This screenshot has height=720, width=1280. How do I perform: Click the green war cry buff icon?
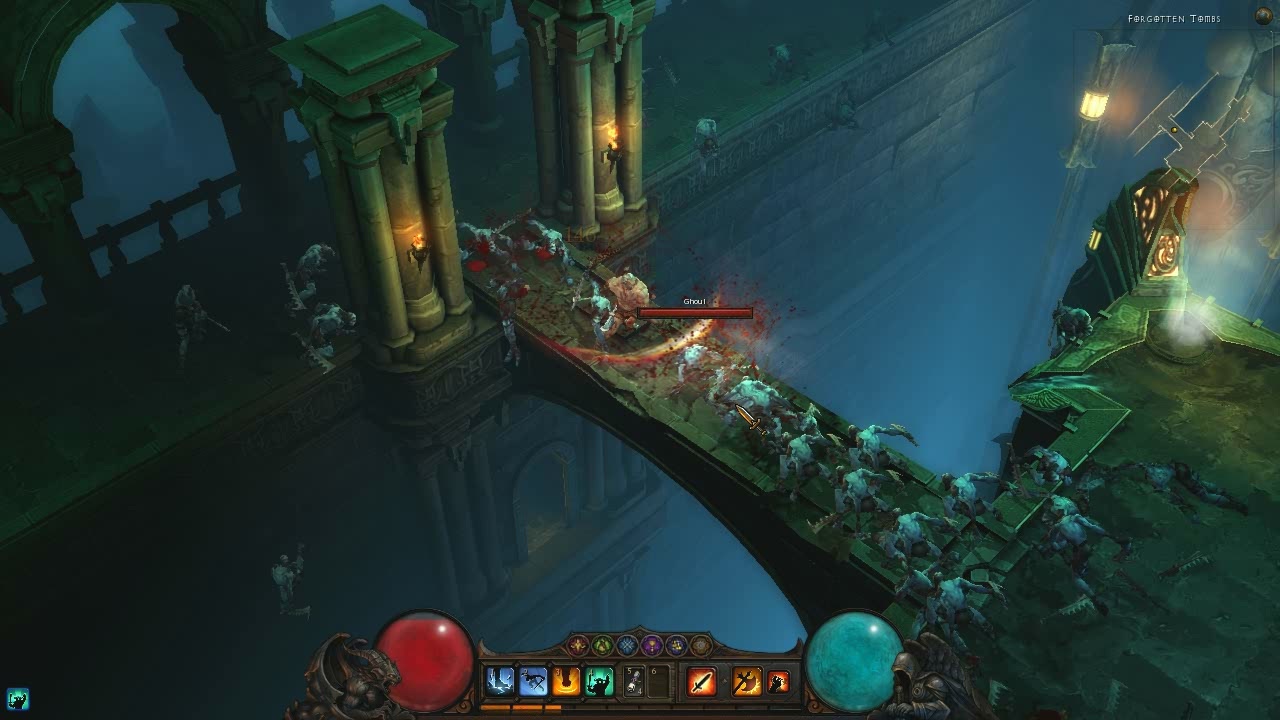click(x=17, y=698)
